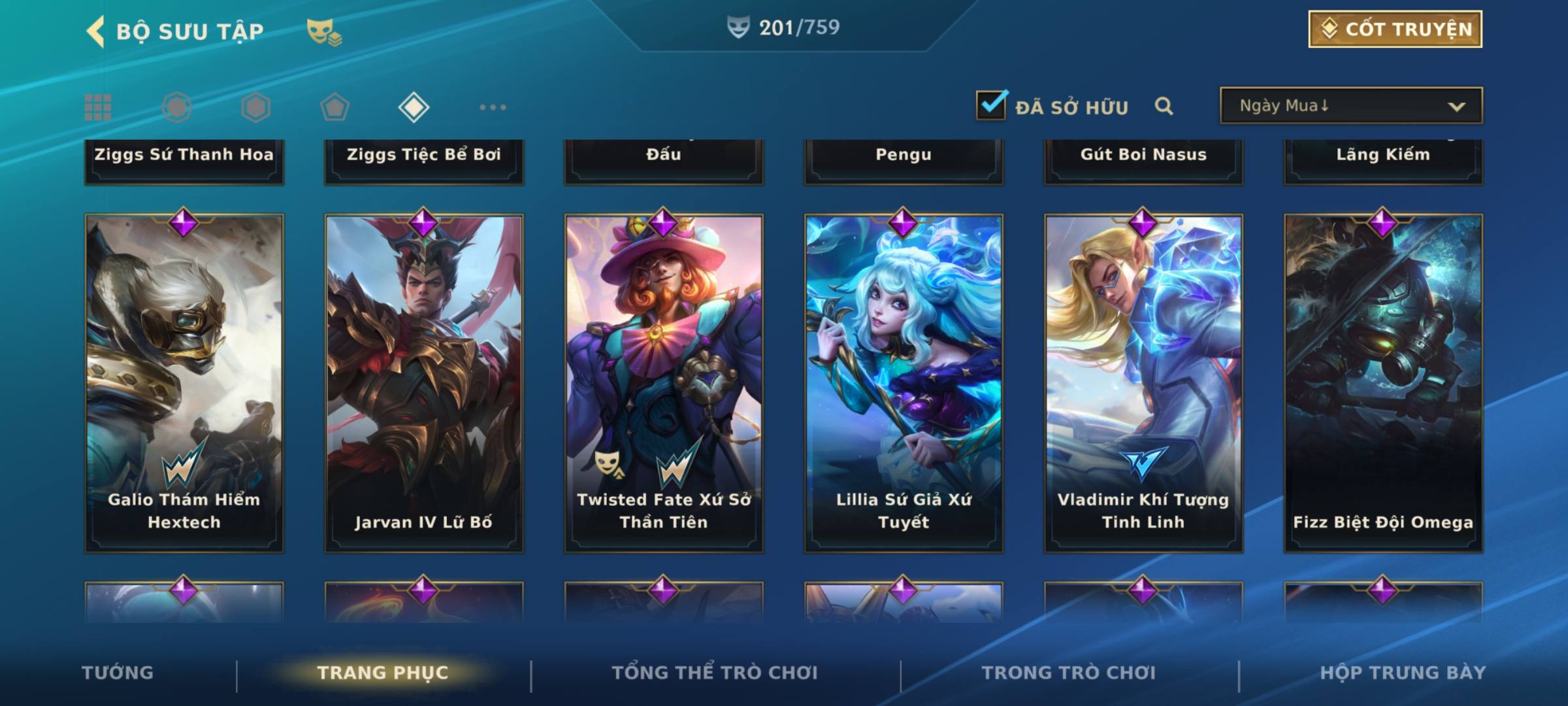Go back from Bộ Sưu Tập
The height and width of the screenshot is (706, 1568).
pyautogui.click(x=96, y=31)
